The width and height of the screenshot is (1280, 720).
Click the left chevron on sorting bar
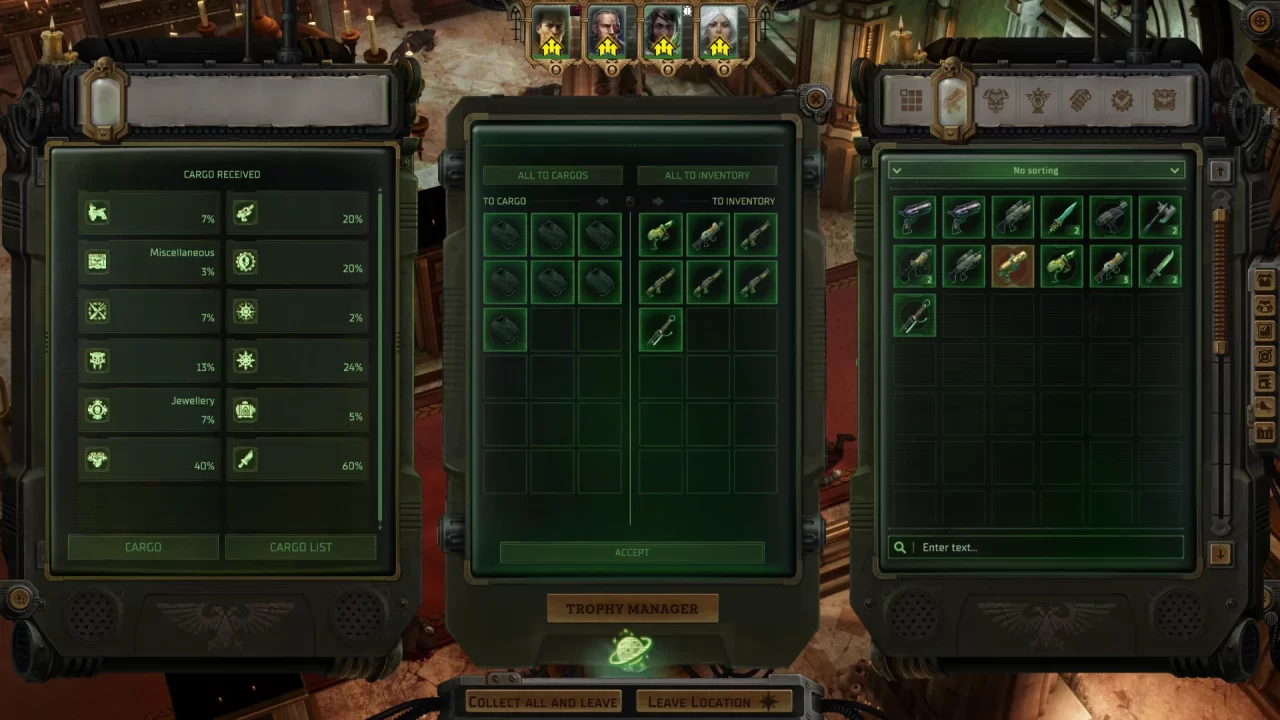pos(896,170)
